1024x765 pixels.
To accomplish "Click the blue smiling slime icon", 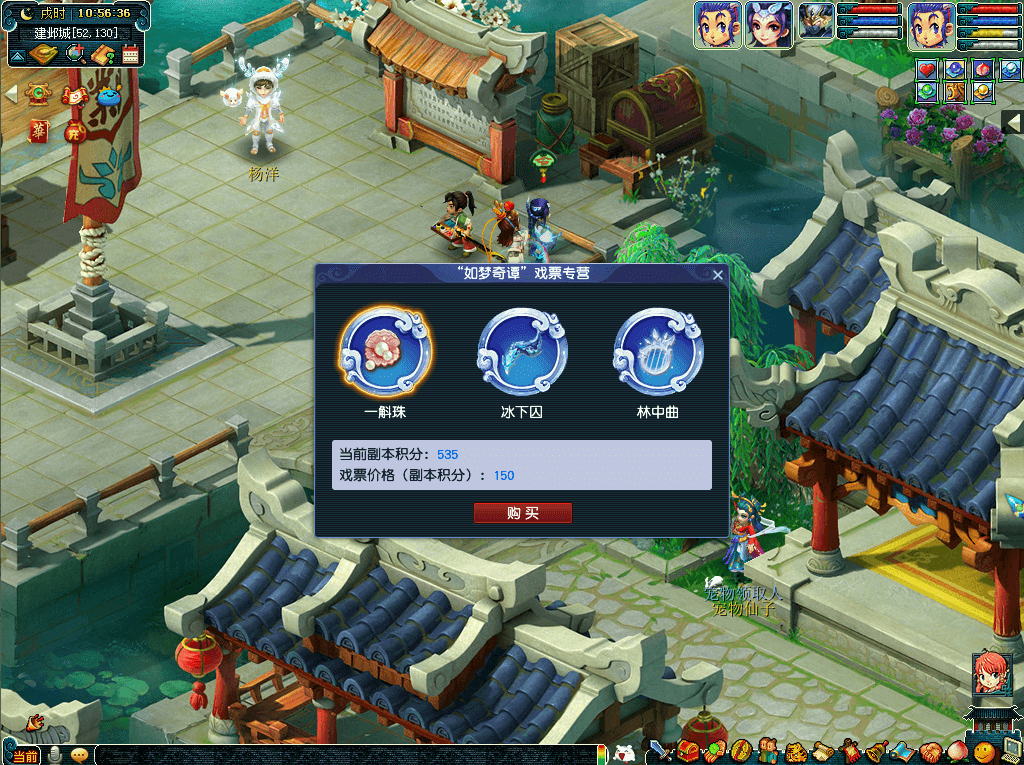I will 107,96.
